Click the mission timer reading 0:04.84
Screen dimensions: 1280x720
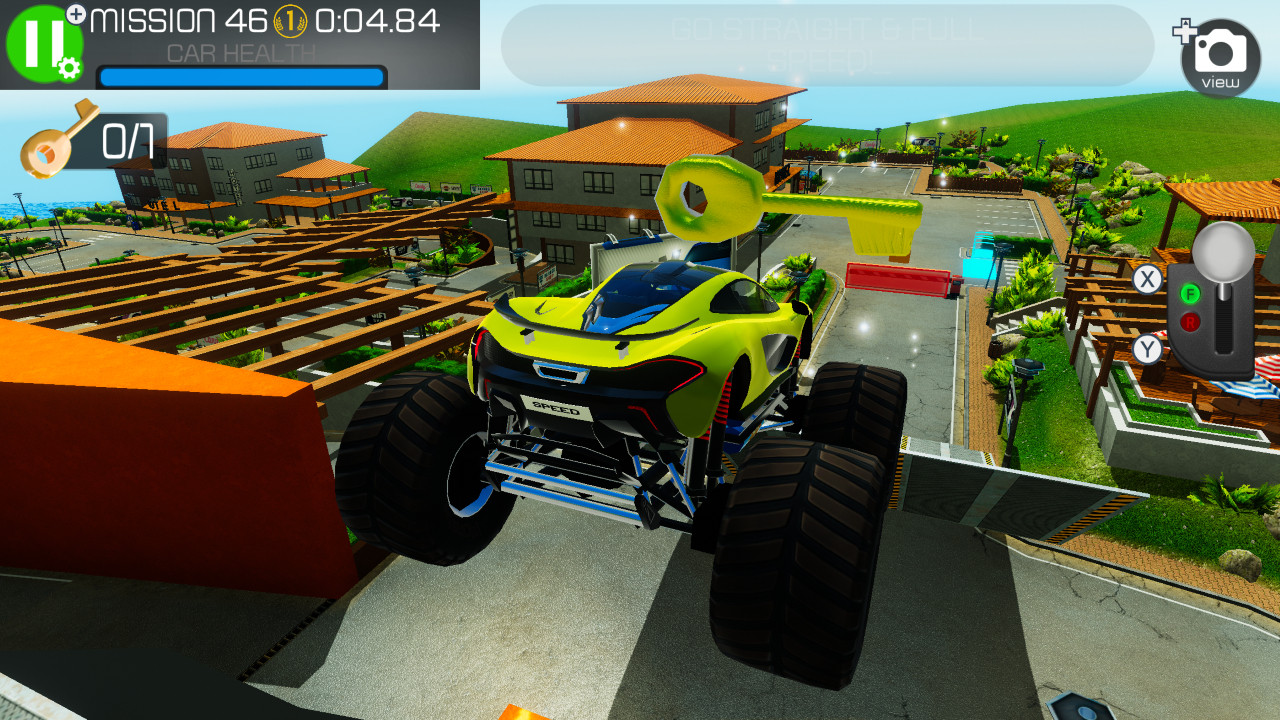378,18
